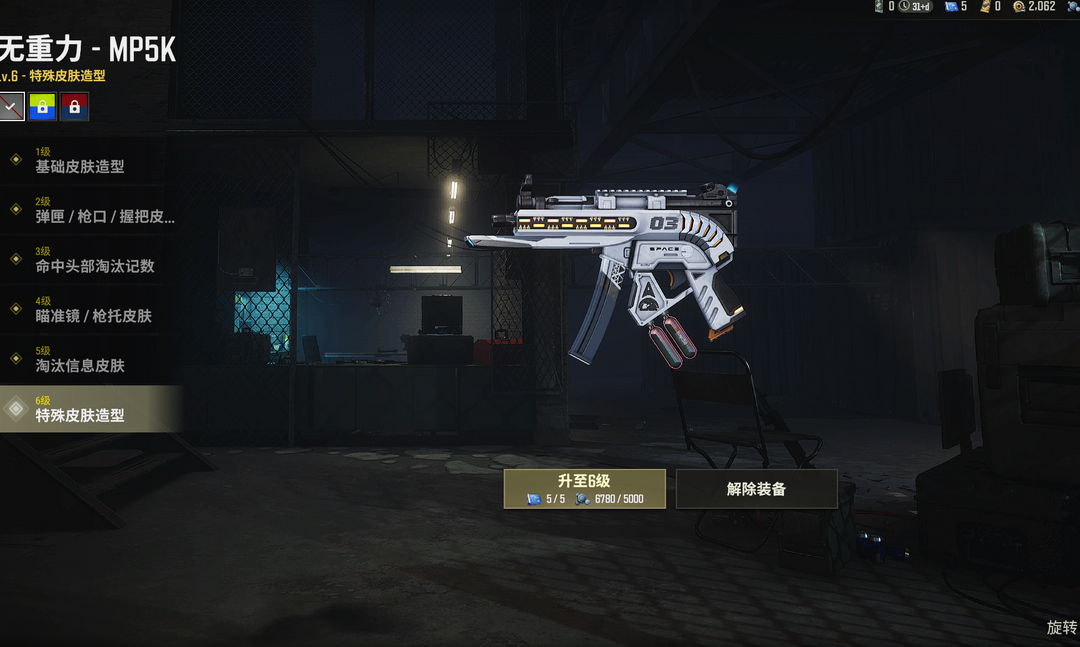
Task: Choose the level 2 弹匣 / 枪口 entry
Action: pyautogui.click(x=90, y=210)
